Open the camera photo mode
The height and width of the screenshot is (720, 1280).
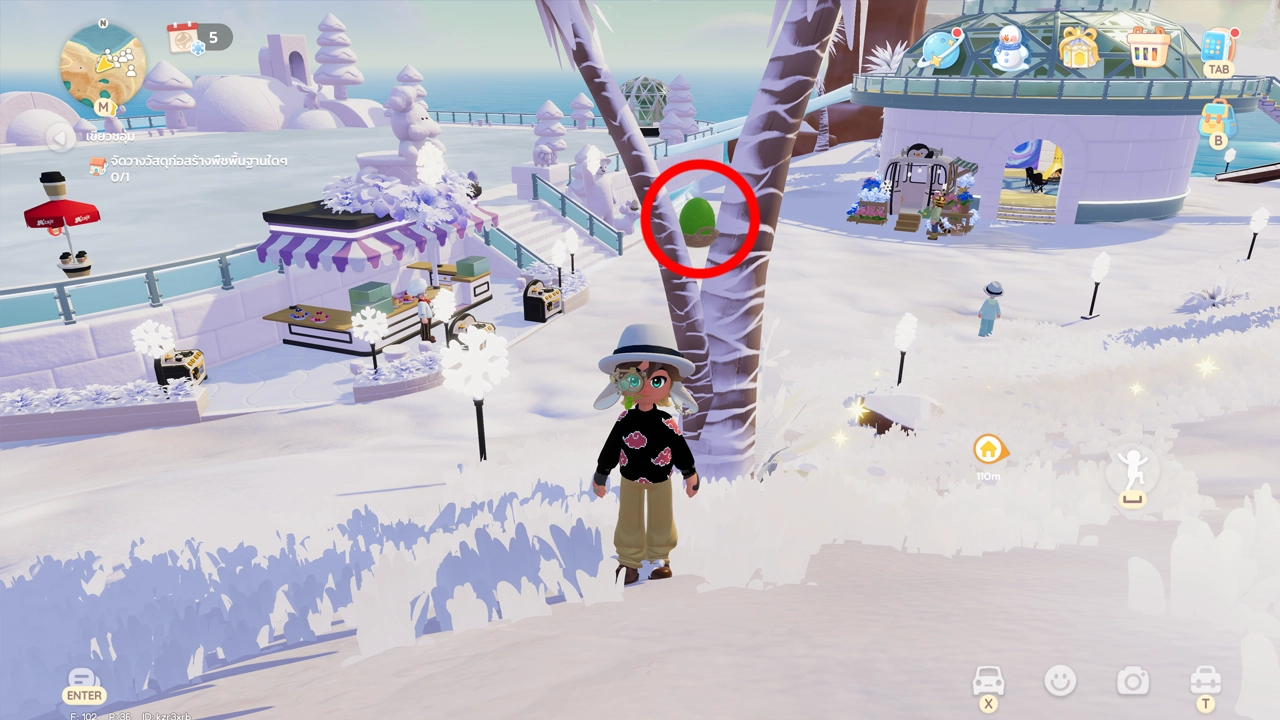pyautogui.click(x=1133, y=682)
